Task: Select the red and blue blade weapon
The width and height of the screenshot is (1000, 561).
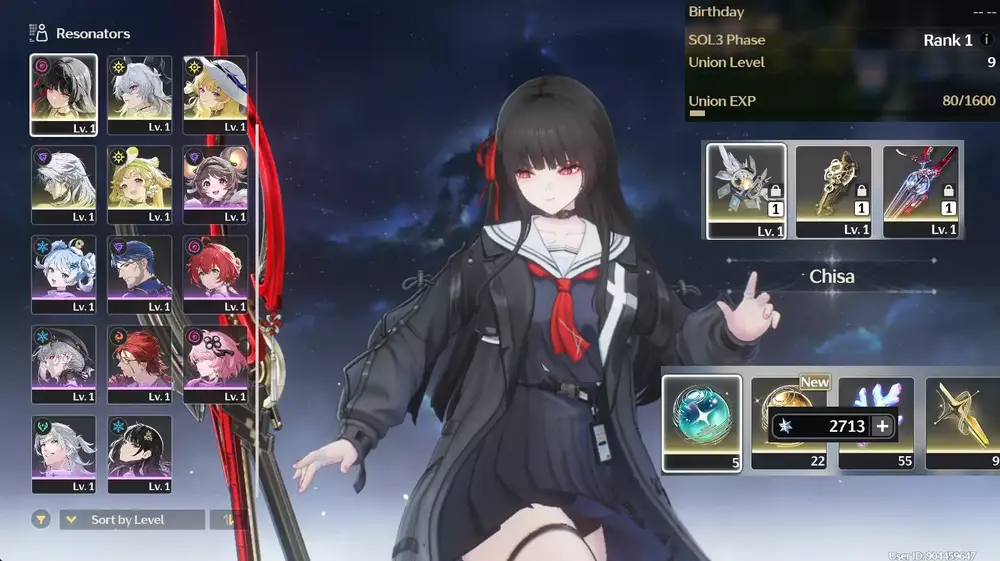Action: 920,190
